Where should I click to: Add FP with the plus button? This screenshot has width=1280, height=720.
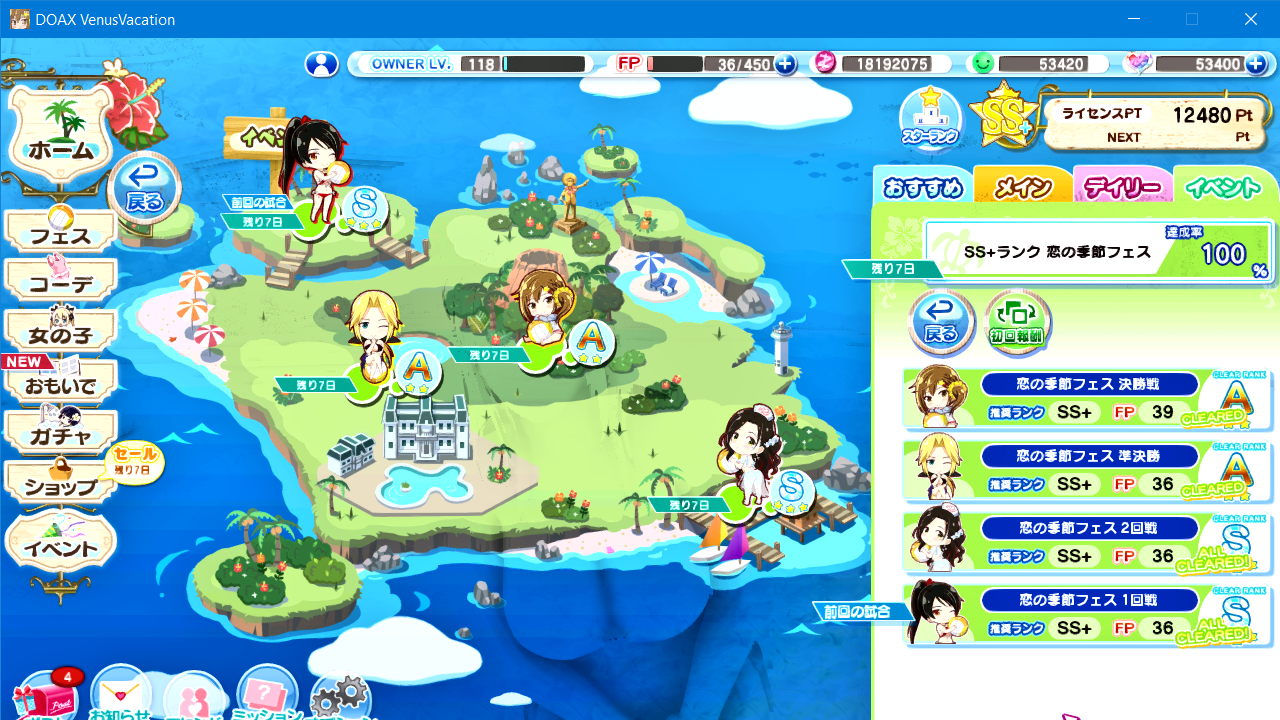(x=786, y=64)
